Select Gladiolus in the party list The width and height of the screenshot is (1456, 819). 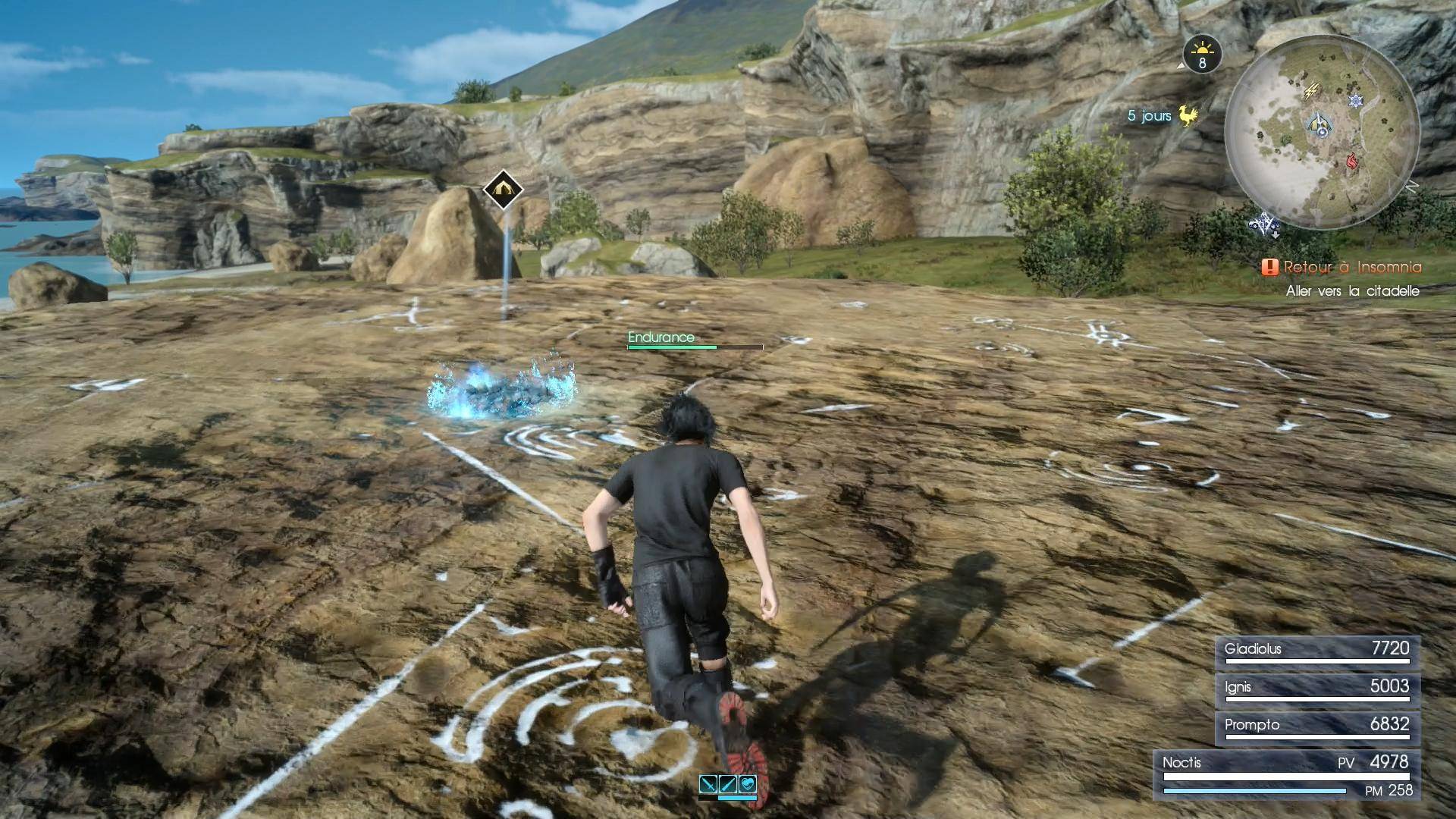pyautogui.click(x=1317, y=651)
